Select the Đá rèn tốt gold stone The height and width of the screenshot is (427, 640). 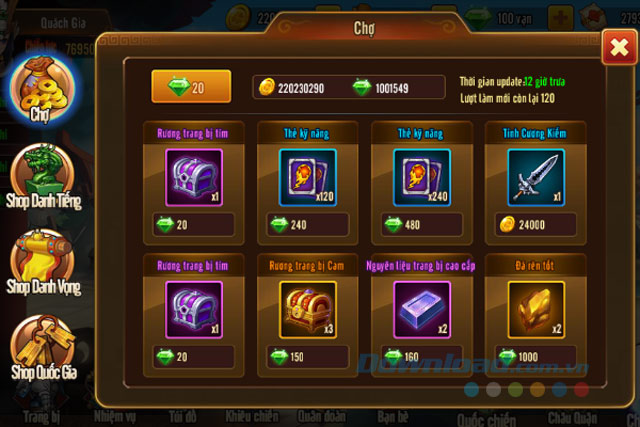(527, 311)
